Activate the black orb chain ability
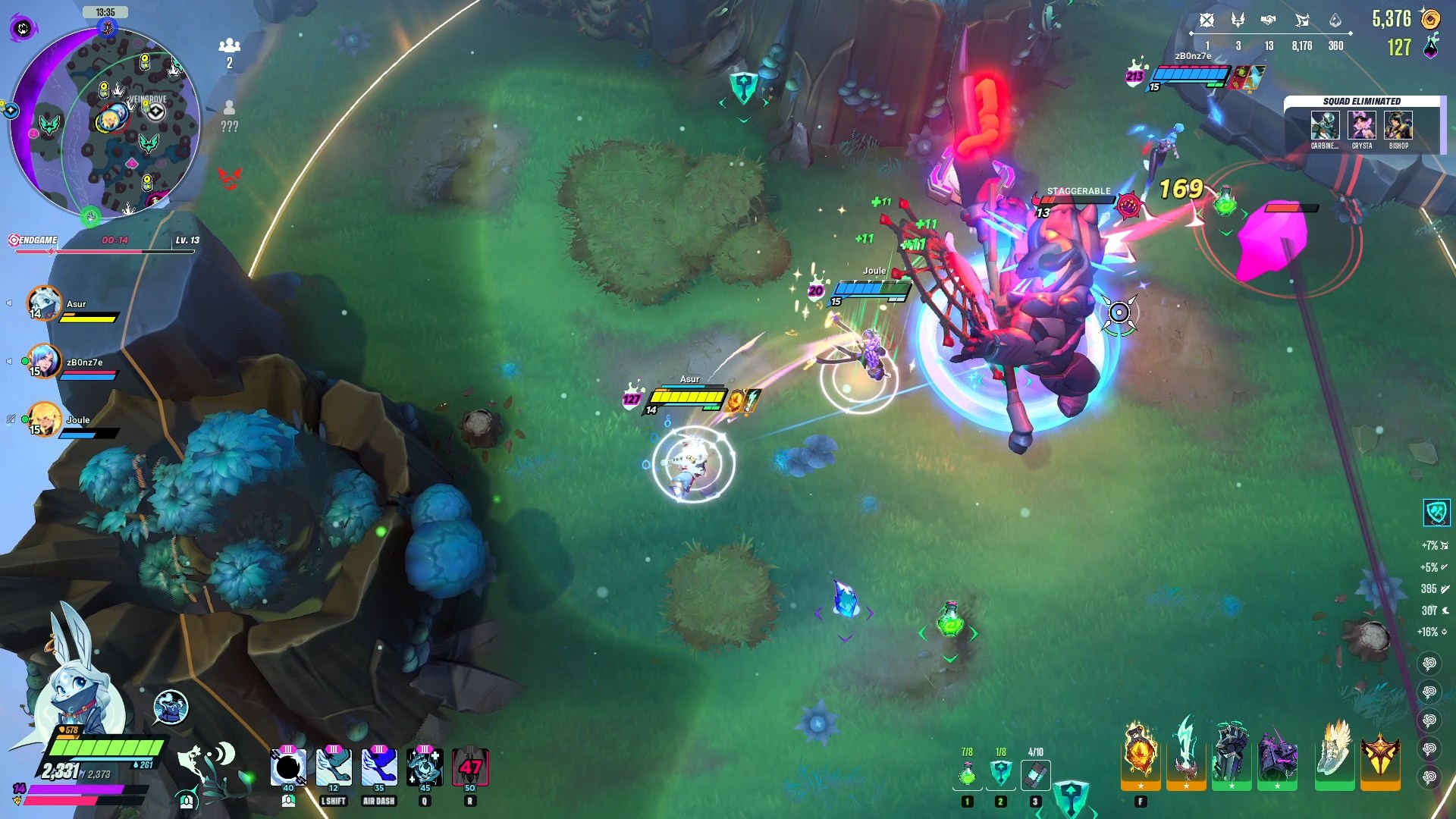The image size is (1456, 819). (288, 767)
